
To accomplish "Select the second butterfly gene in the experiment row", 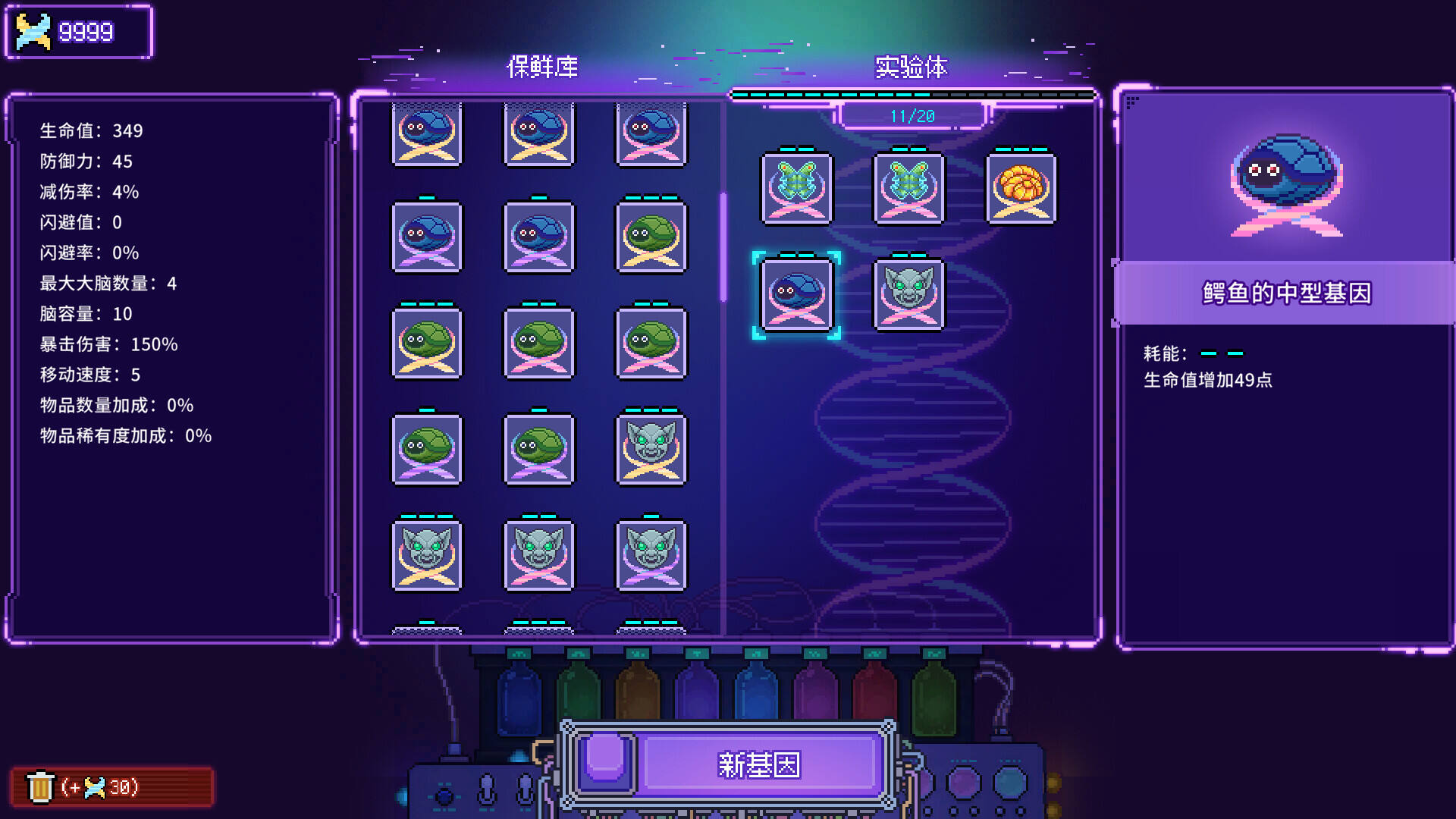I will [908, 188].
